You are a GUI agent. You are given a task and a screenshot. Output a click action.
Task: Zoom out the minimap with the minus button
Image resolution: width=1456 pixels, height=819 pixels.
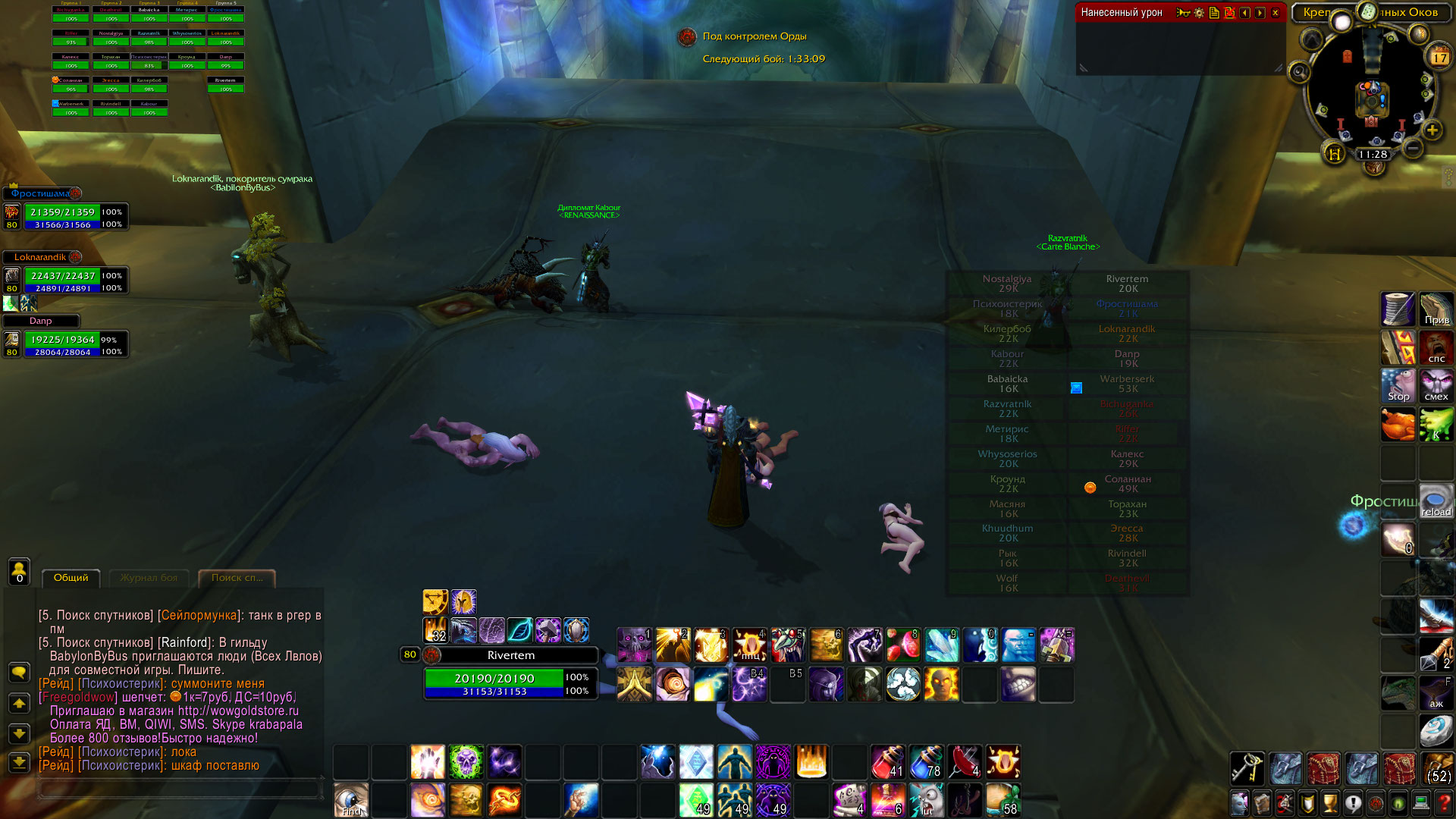tap(1412, 149)
